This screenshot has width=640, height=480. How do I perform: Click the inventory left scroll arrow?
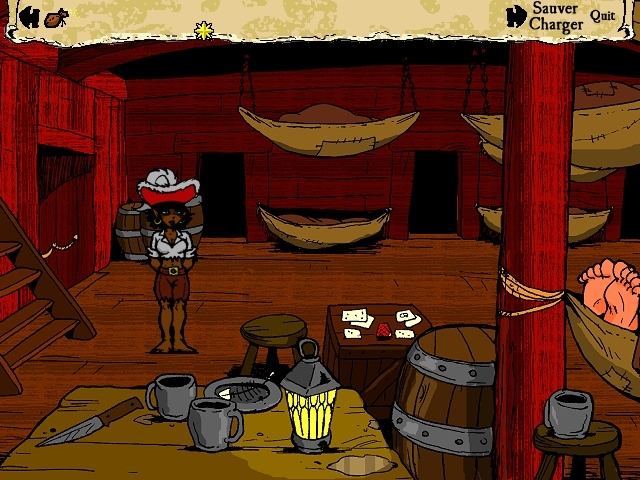30,16
